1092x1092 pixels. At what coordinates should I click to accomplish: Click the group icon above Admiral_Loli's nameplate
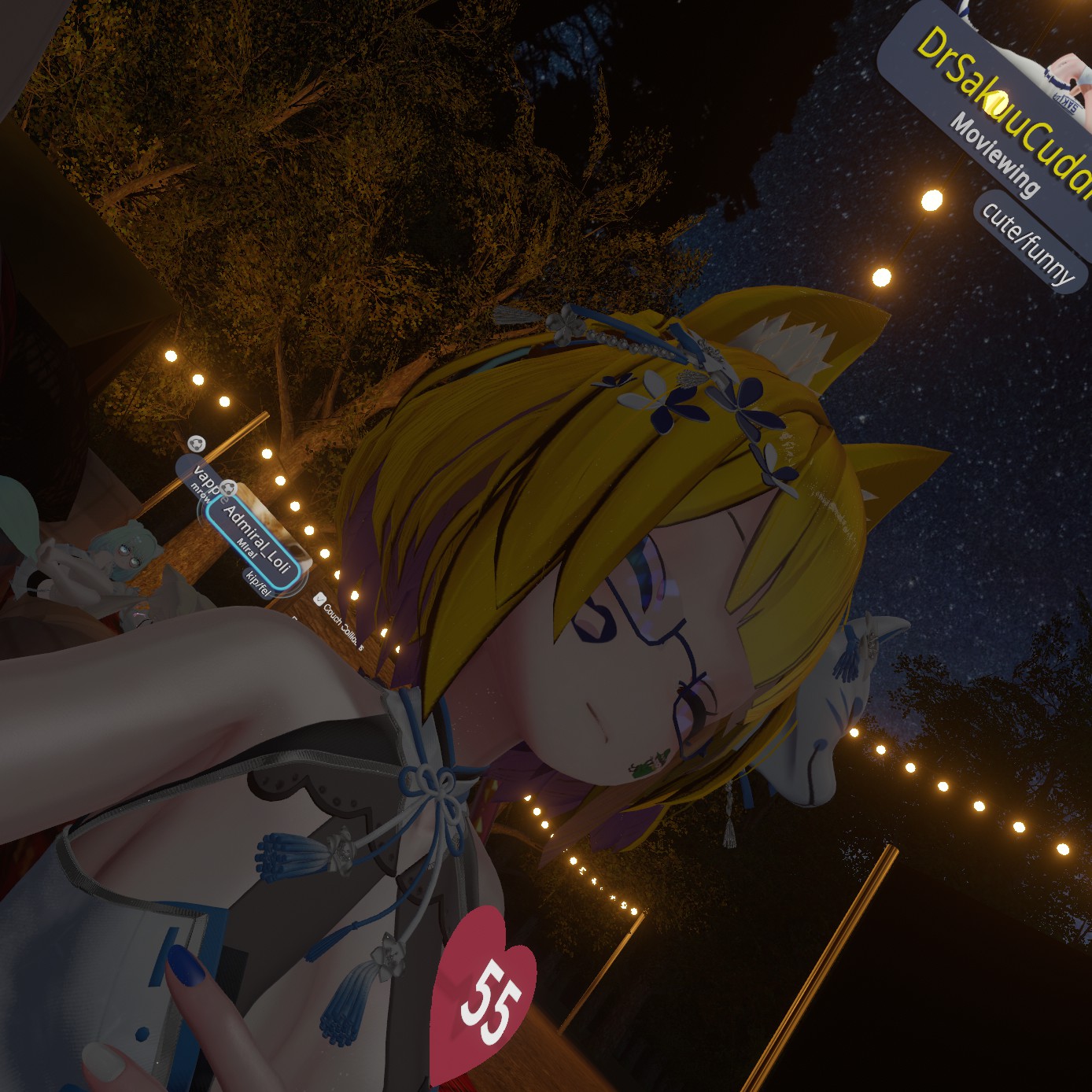tap(228, 489)
